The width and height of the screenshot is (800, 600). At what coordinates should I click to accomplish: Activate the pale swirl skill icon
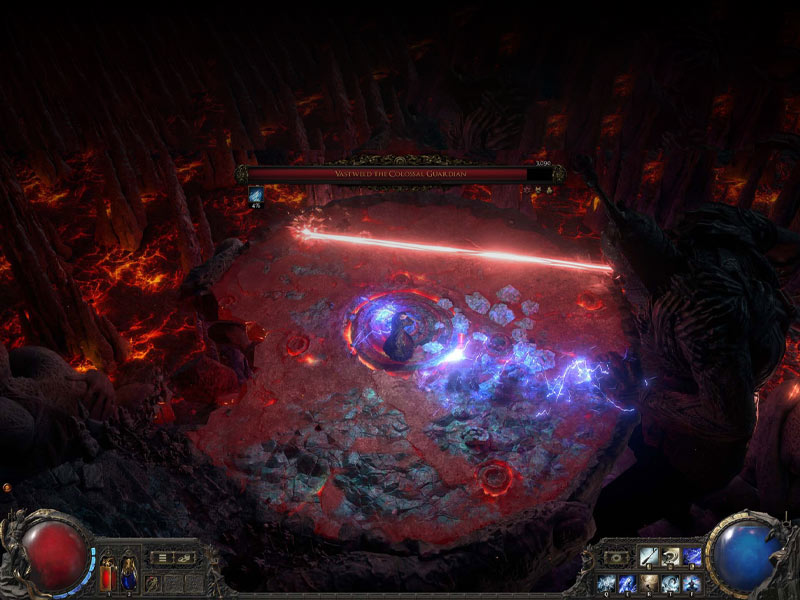coord(669,556)
